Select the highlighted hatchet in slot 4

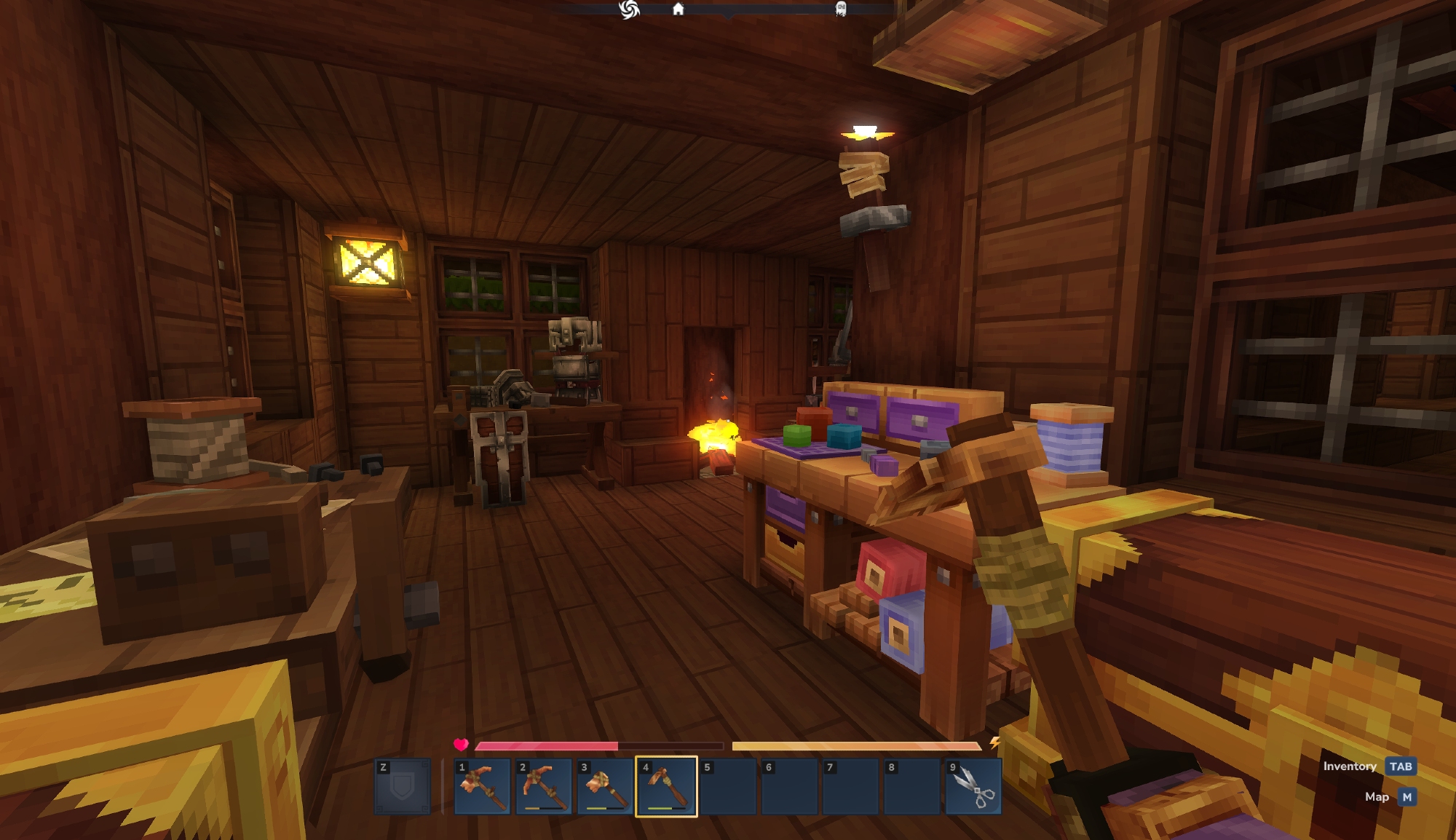(666, 787)
